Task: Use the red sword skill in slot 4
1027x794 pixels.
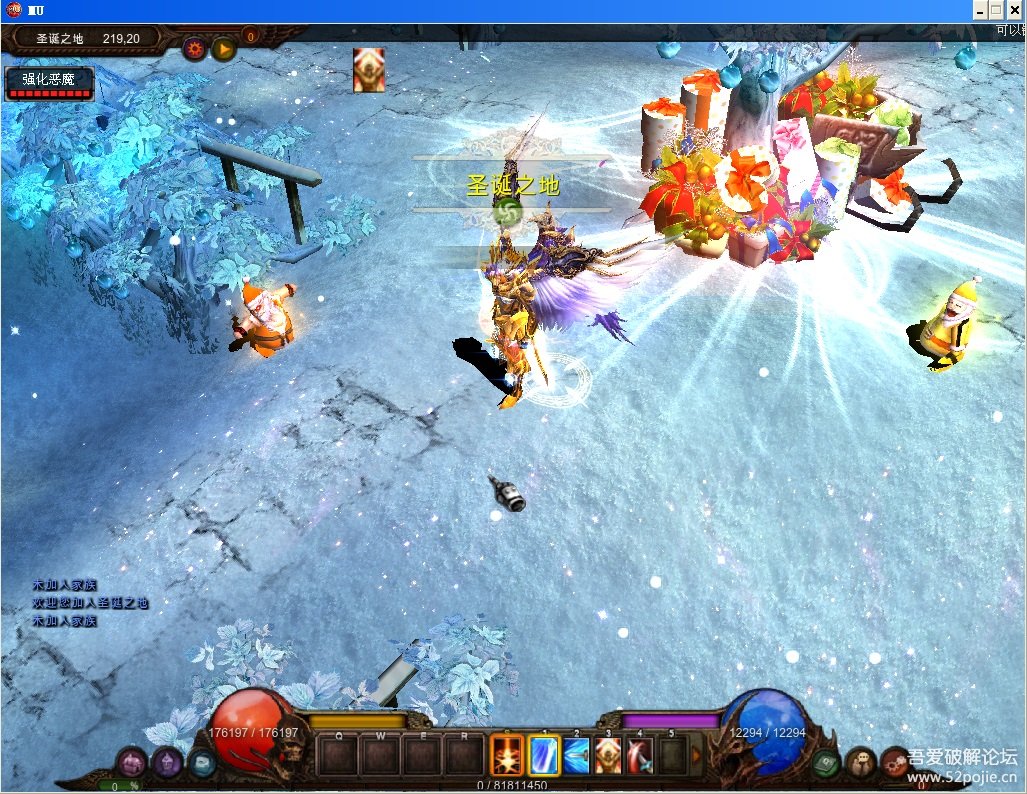Action: (x=640, y=755)
